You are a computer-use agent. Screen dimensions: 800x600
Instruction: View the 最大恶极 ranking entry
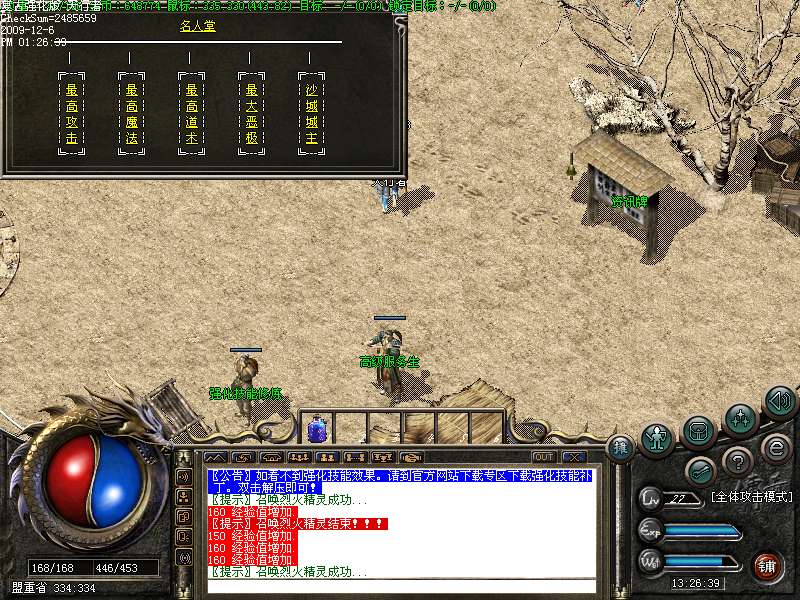[x=252, y=115]
